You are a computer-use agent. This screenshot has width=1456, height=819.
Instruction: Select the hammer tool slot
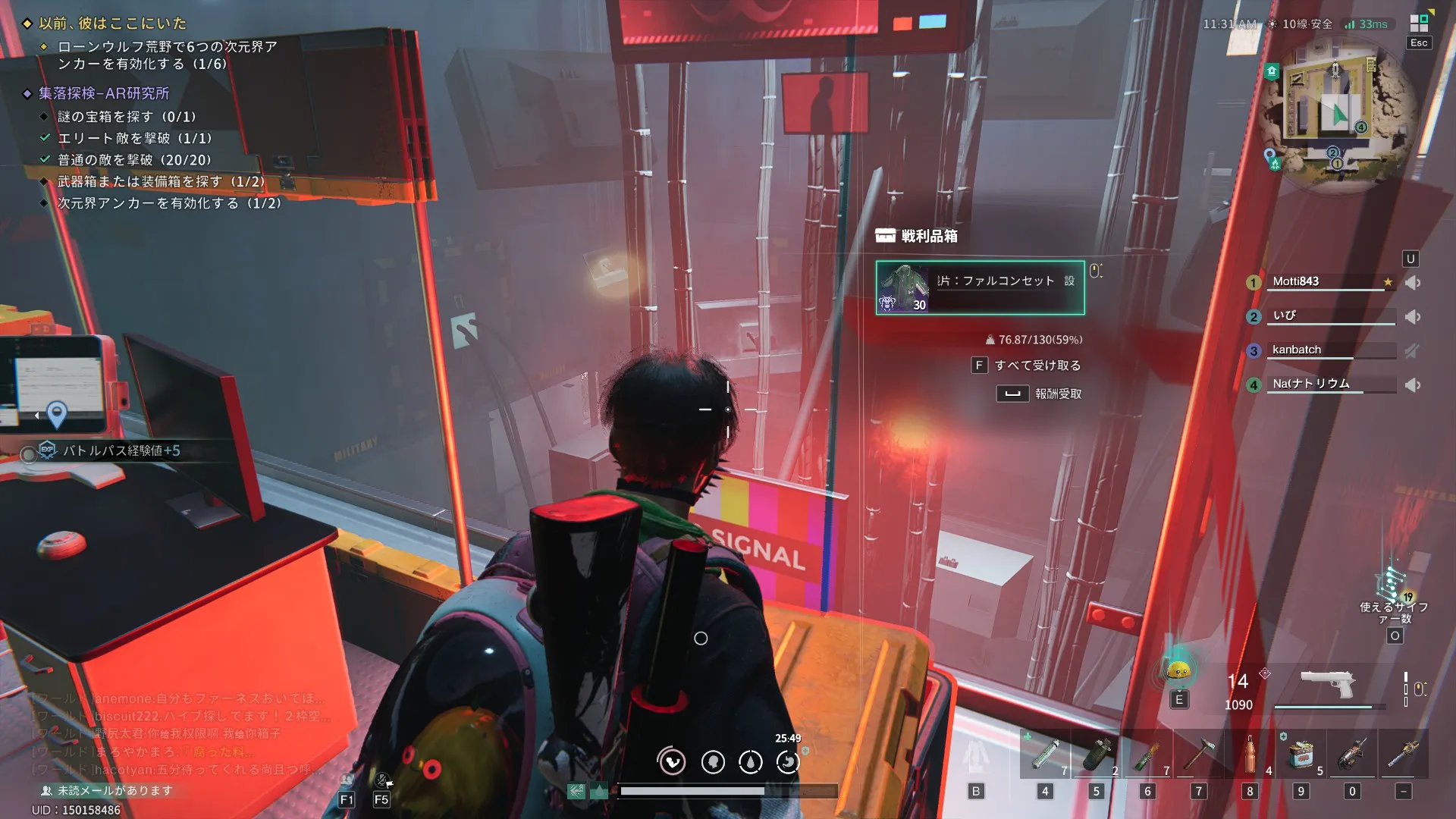[1199, 754]
